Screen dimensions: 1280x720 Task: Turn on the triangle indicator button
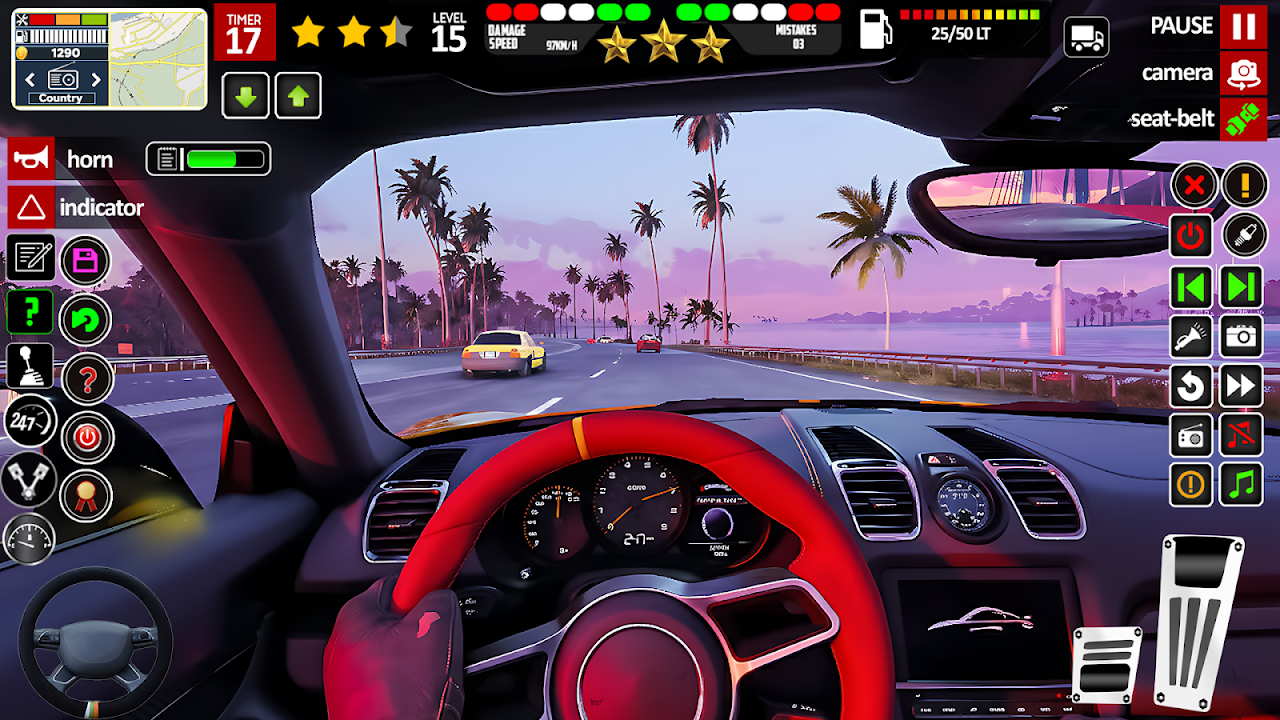(31, 208)
